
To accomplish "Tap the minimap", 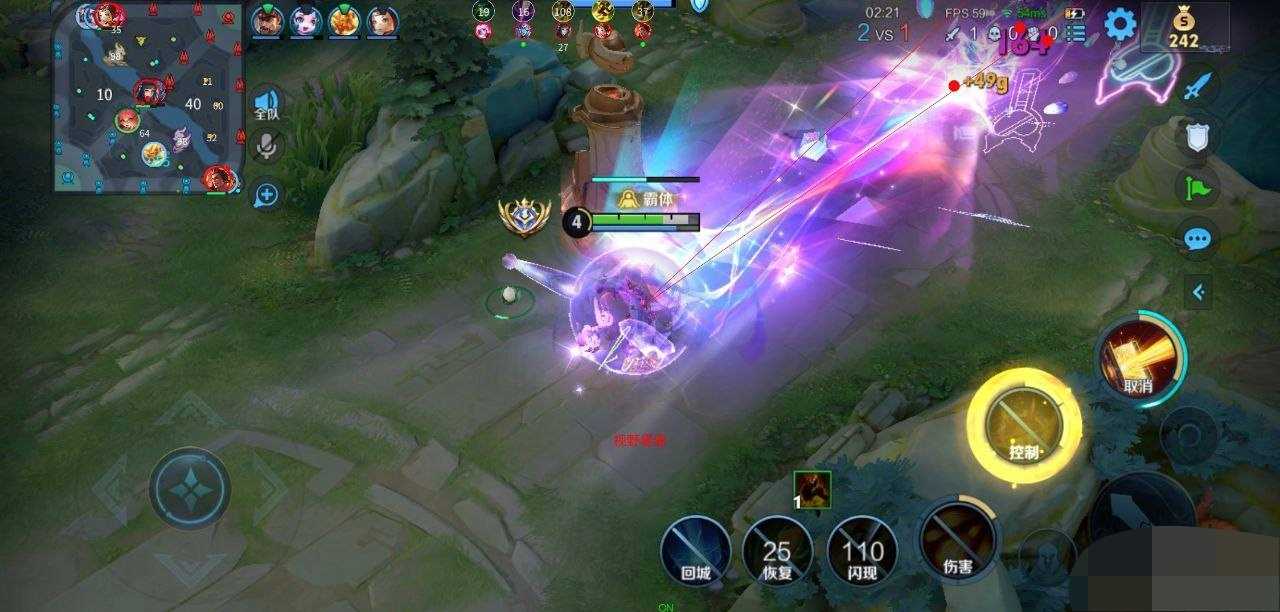I will tap(149, 98).
